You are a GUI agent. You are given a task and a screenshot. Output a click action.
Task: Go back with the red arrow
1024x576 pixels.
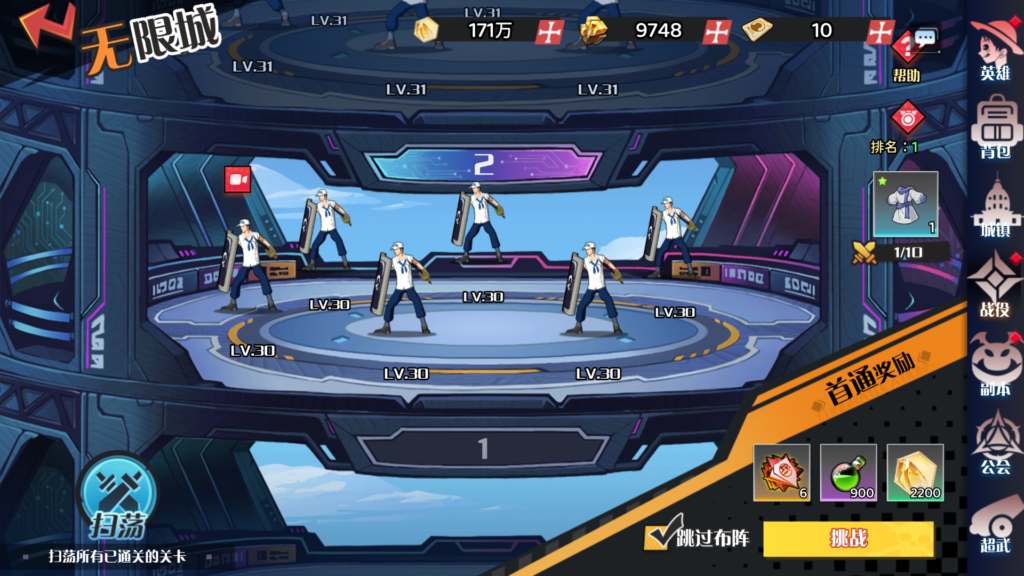click(45, 26)
